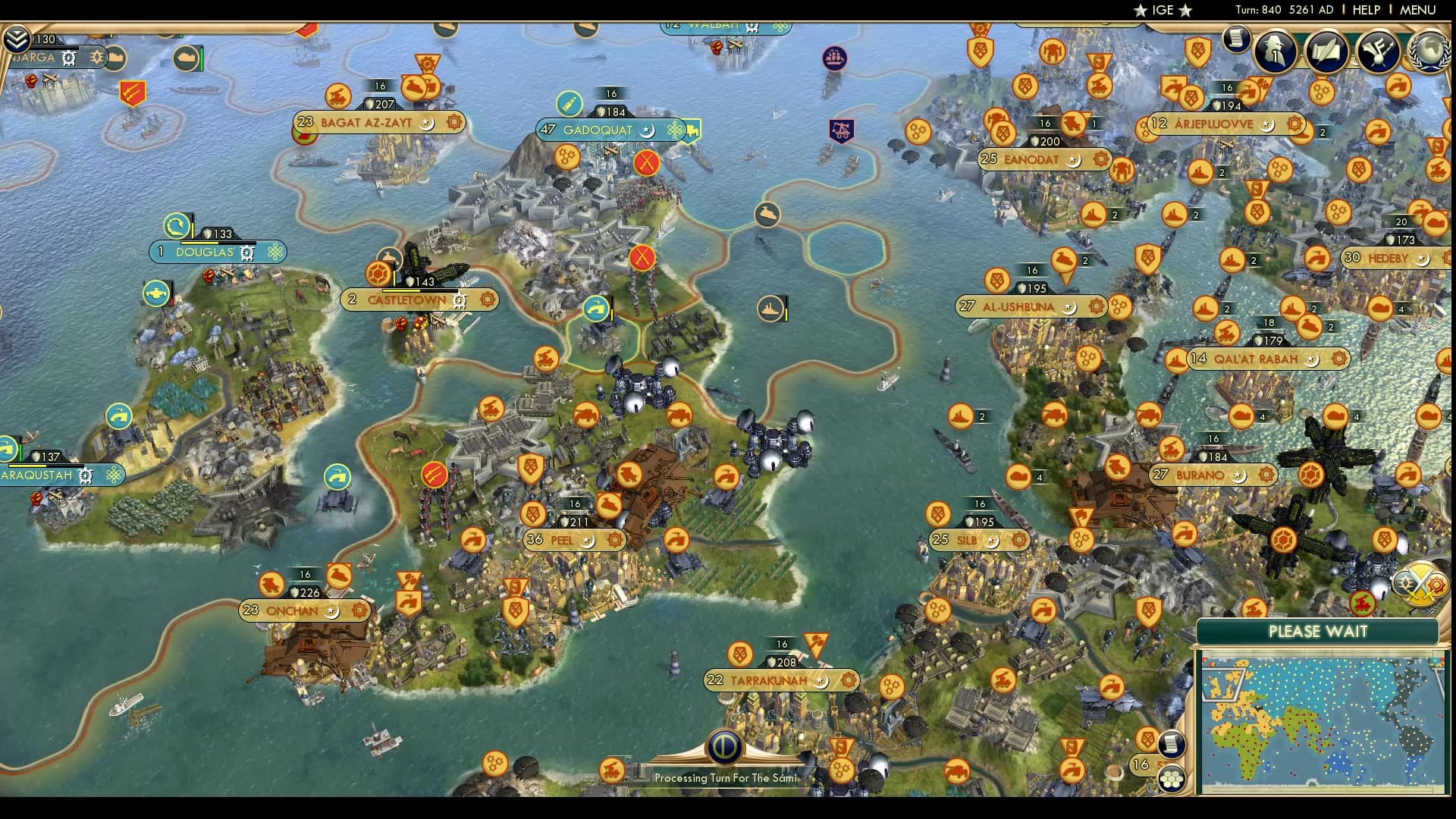Click HELP in the top bar
This screenshot has width=1456, height=819.
tap(1366, 10)
